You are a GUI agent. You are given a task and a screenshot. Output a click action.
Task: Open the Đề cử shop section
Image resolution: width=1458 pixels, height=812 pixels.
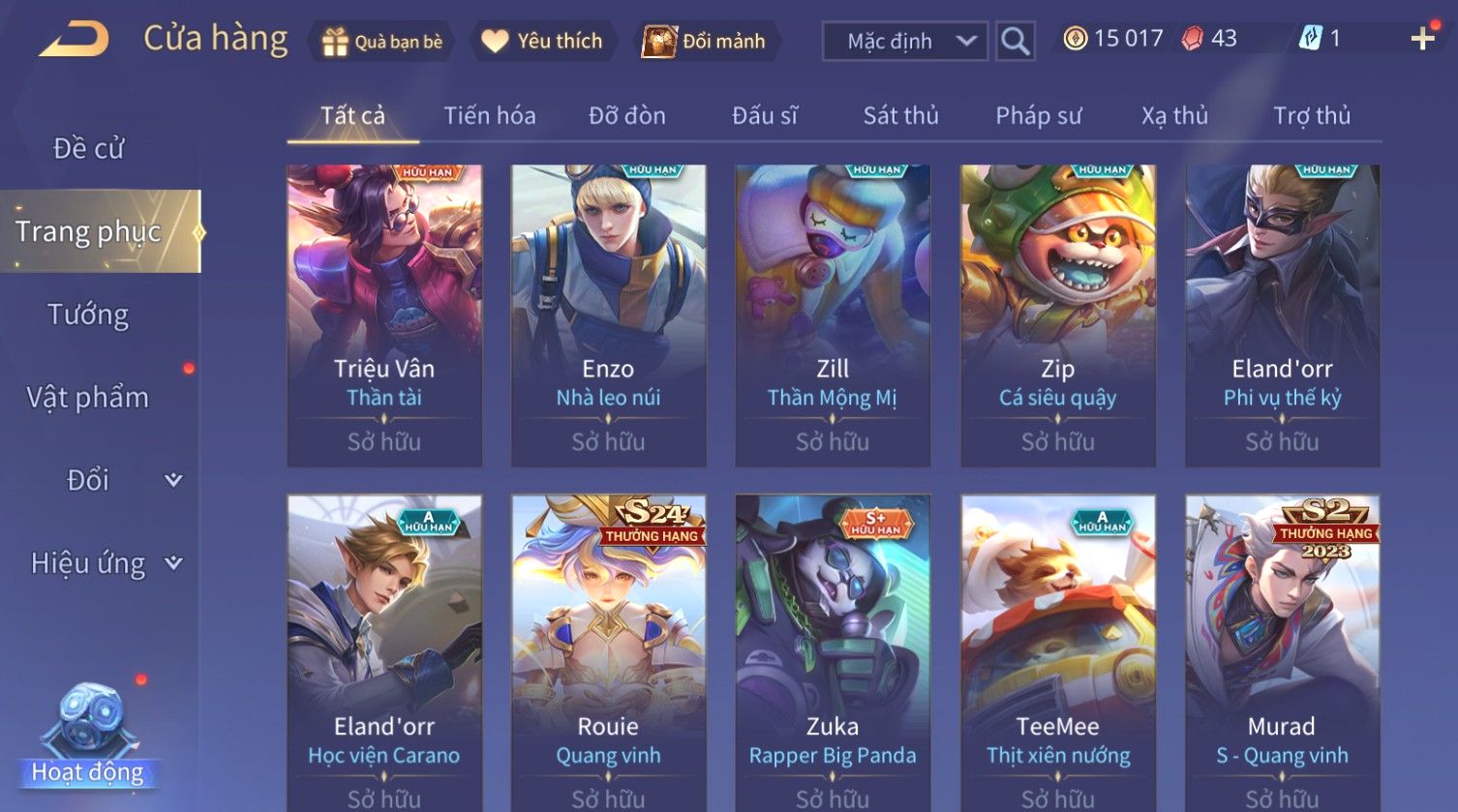click(88, 148)
